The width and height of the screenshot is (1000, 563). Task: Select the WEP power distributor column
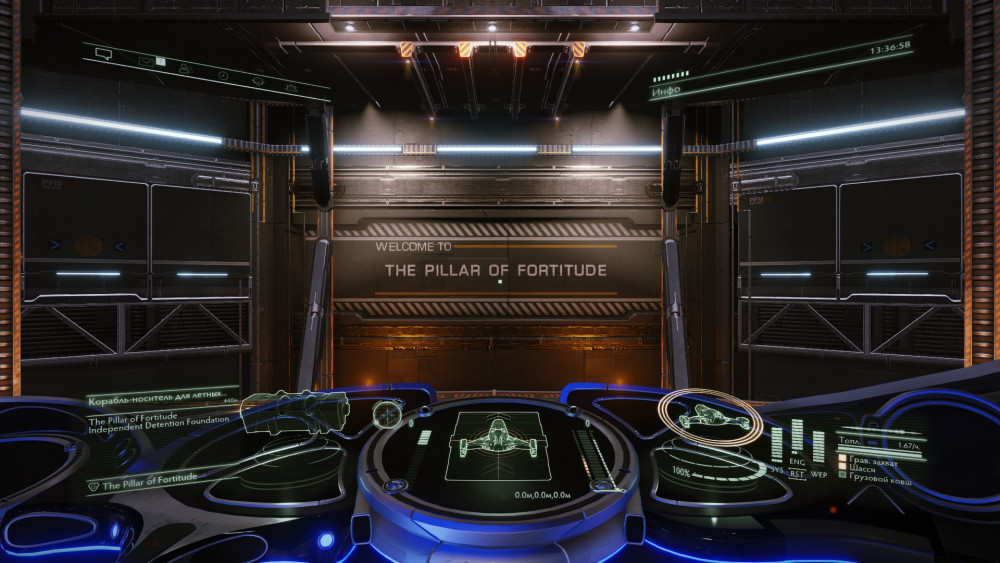click(x=818, y=447)
